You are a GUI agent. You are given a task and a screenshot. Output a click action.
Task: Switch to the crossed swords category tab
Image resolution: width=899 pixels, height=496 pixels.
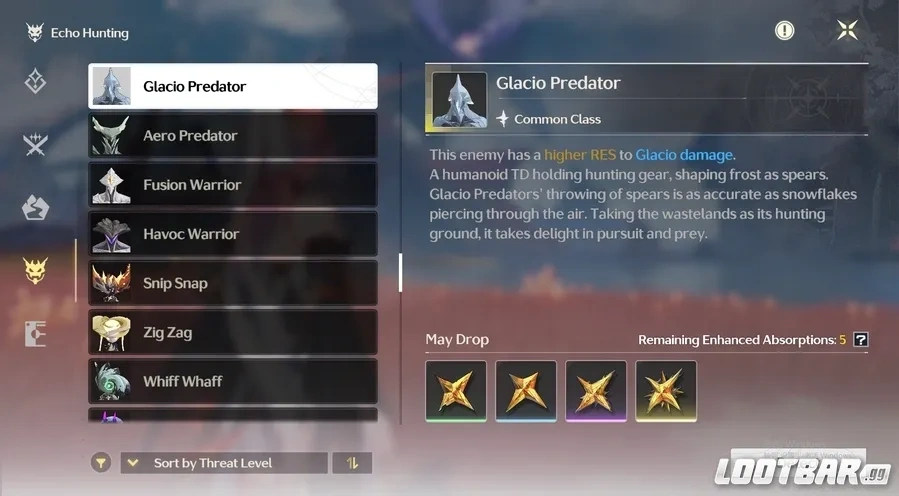click(36, 145)
